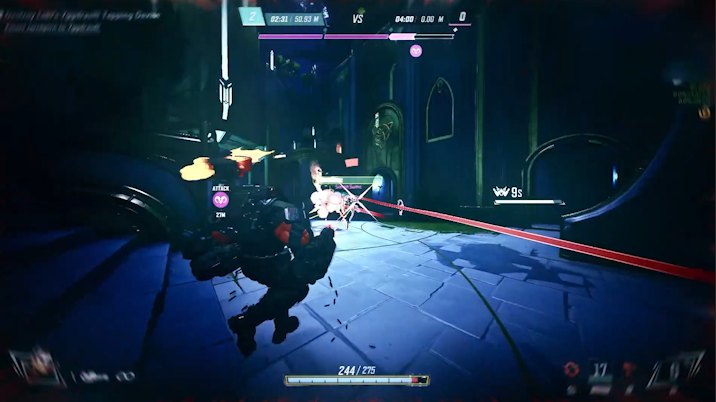Viewport: 716px width, 402px height.
Task: Select the ability icon showing 17
Action: coord(600,370)
